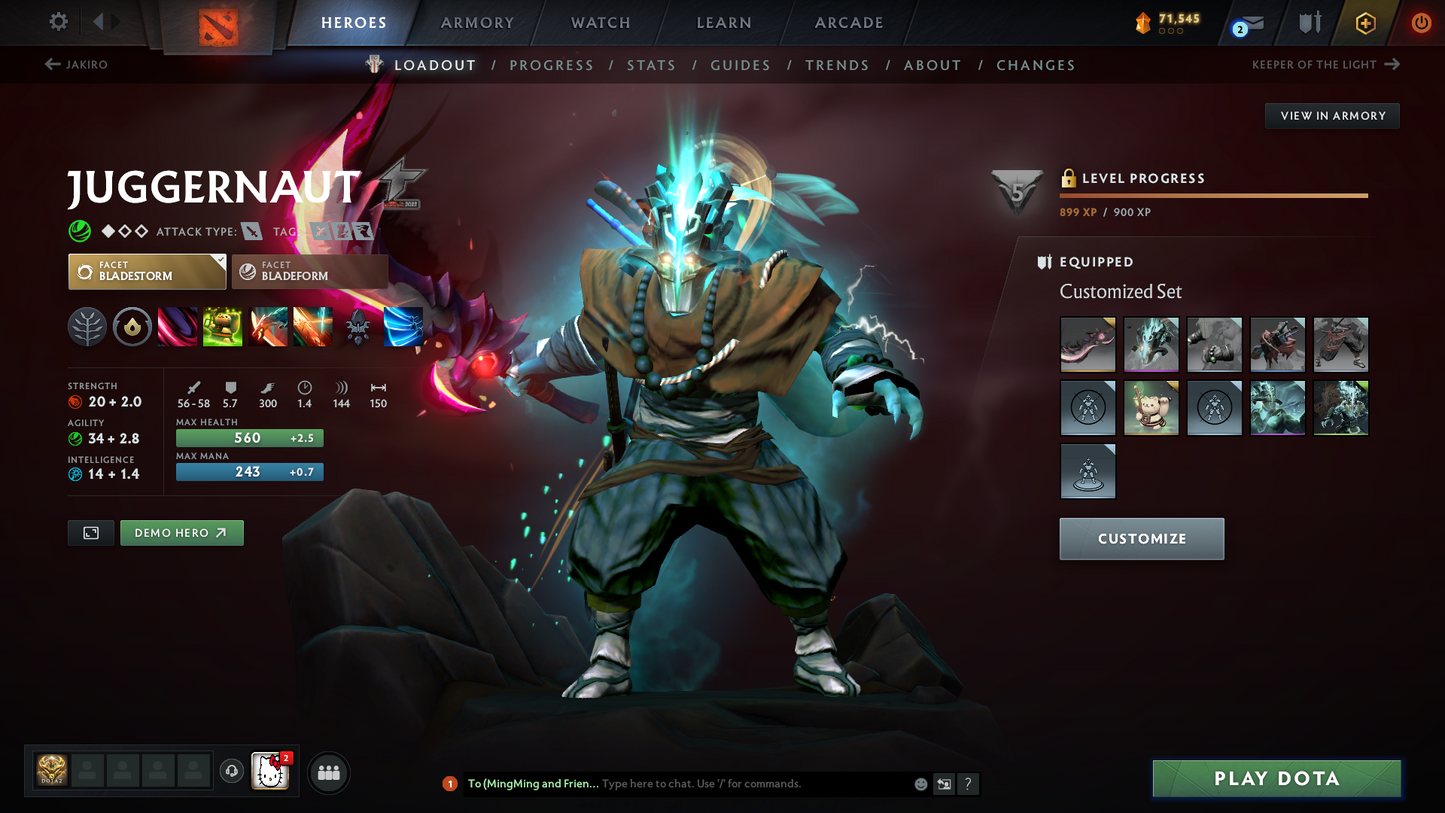This screenshot has height=813, width=1445.
Task: Click the back arrow to Jakiro
Action: point(51,64)
